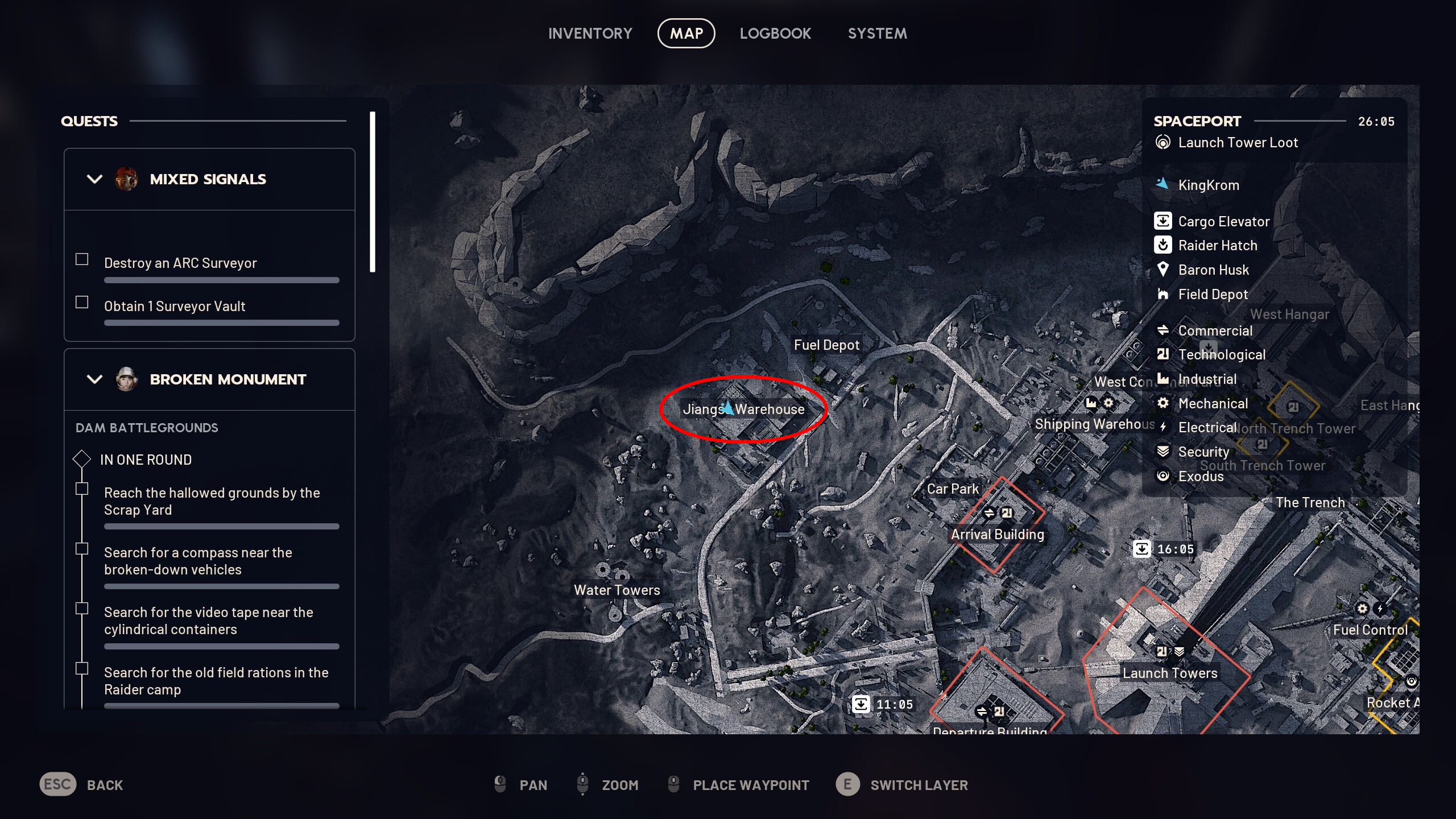Select the Electrical loot icon in legend
The image size is (1456, 819).
(1164, 427)
